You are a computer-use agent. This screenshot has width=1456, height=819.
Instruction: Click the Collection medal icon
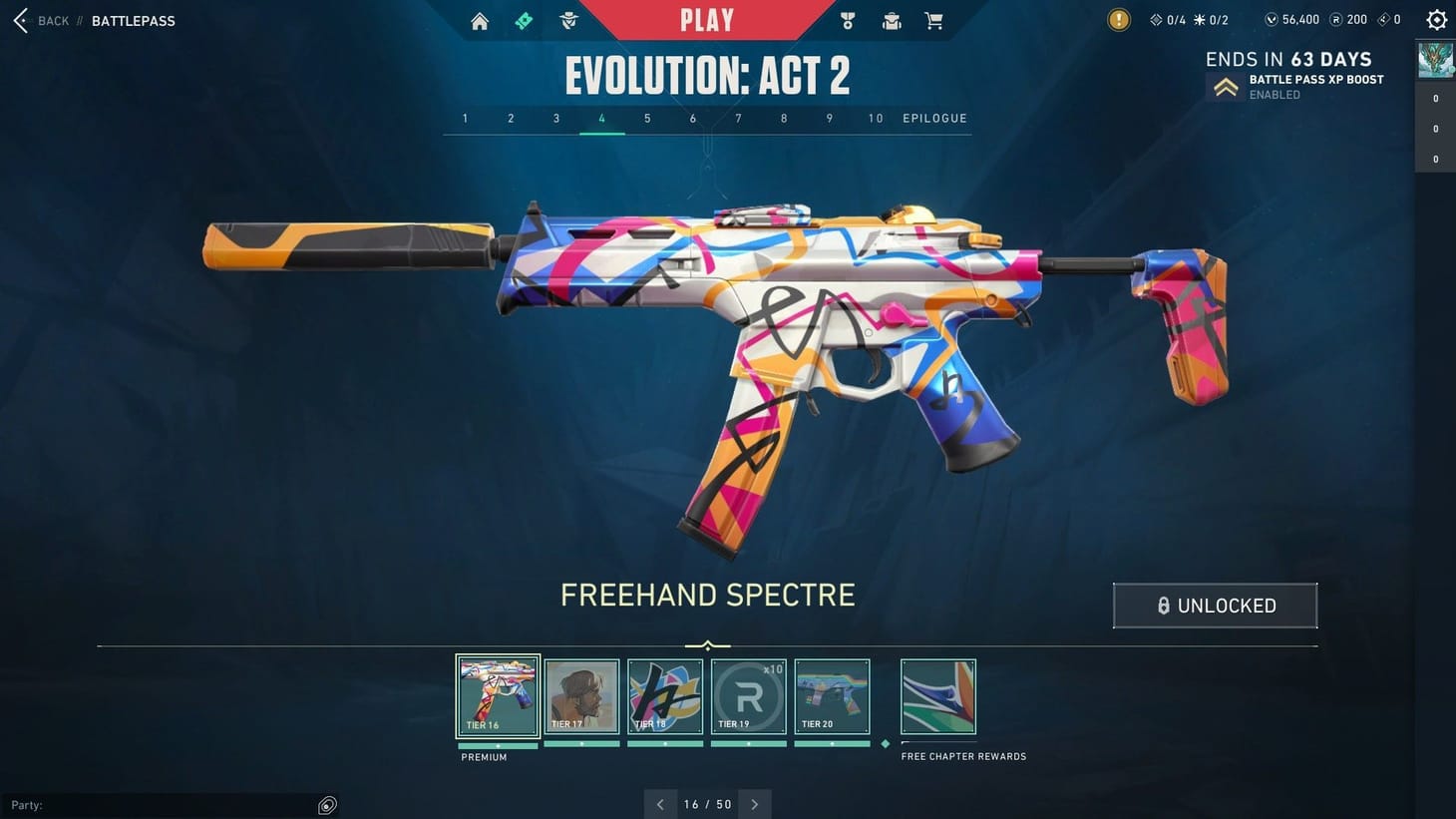click(x=847, y=20)
